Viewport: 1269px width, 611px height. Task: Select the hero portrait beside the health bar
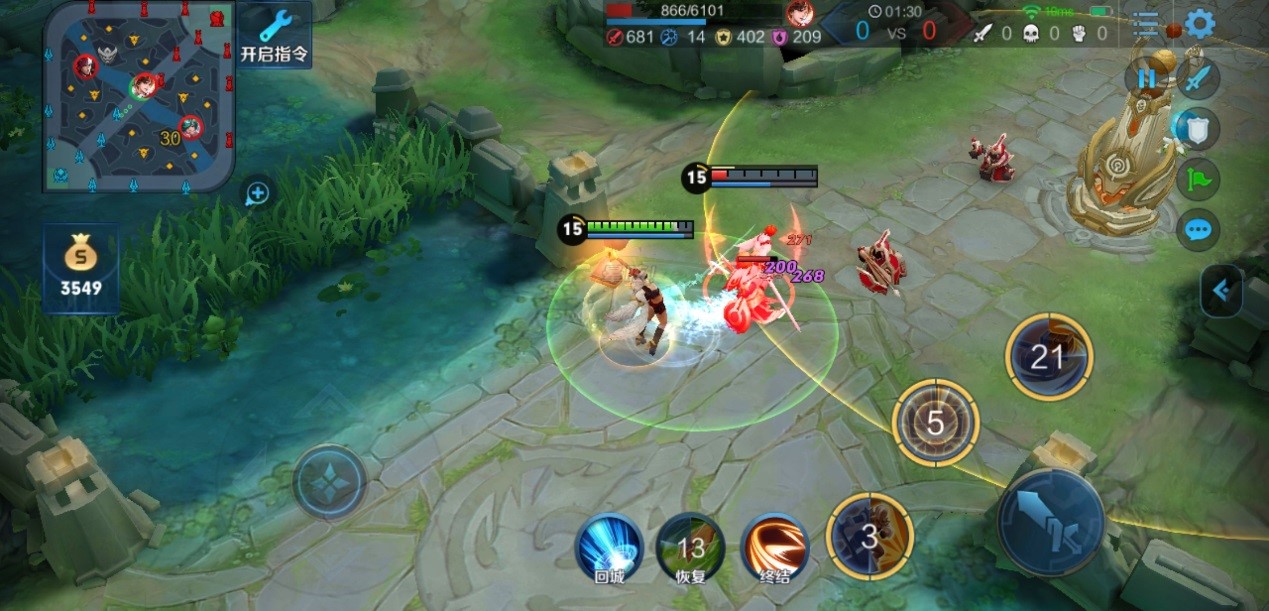click(799, 13)
